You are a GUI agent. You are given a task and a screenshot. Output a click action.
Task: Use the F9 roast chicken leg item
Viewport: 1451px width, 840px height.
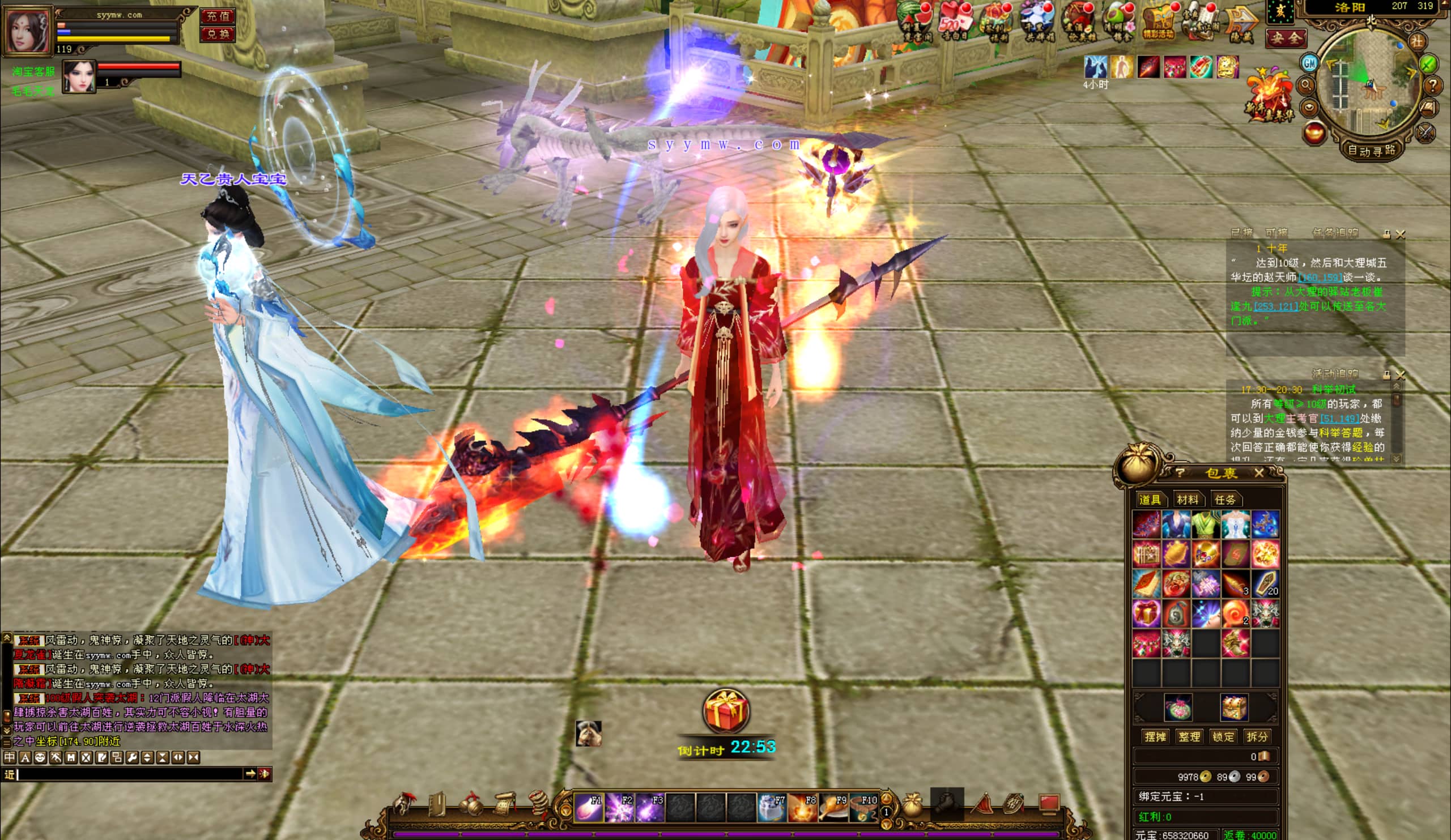[x=833, y=807]
